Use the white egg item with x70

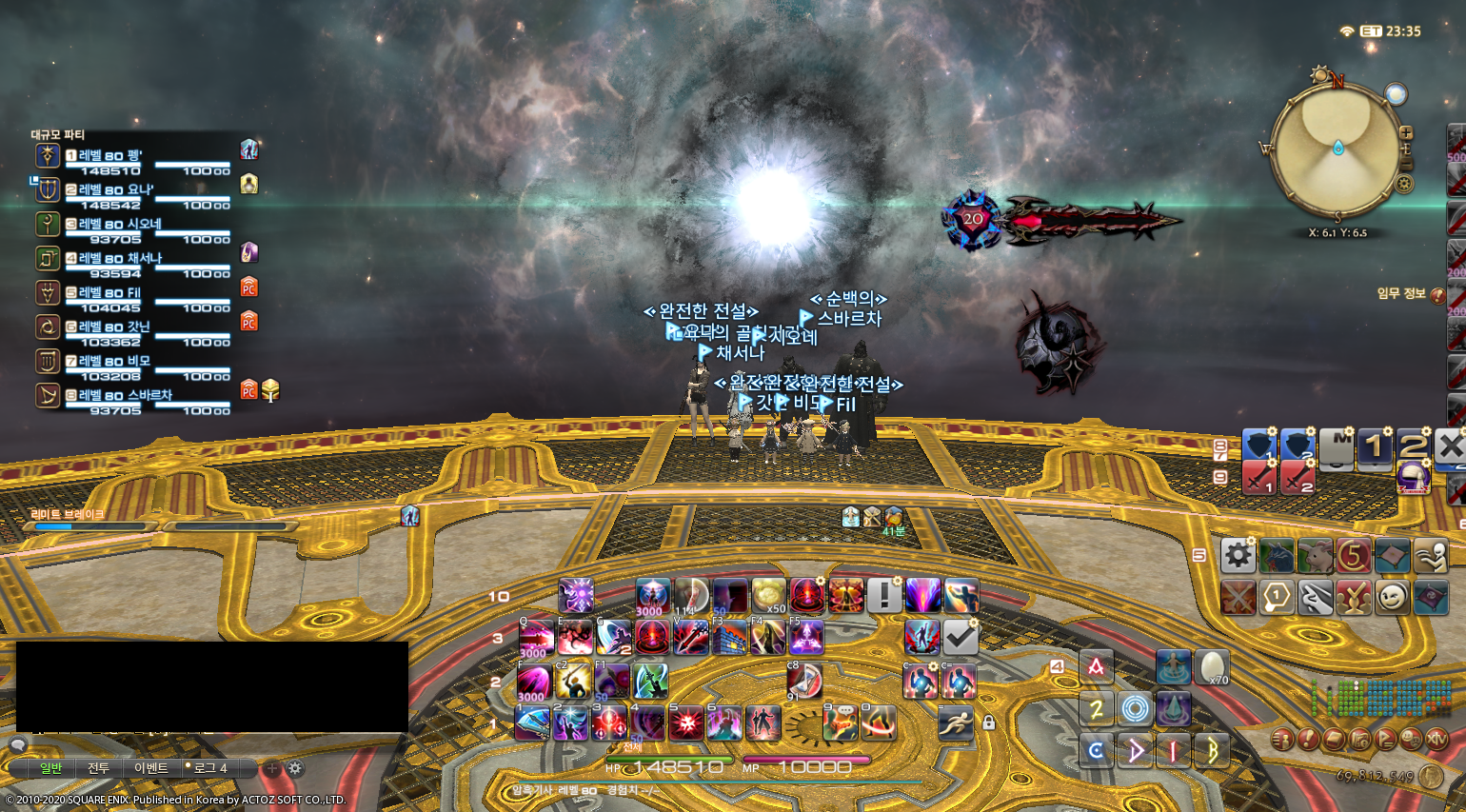coord(1211,667)
